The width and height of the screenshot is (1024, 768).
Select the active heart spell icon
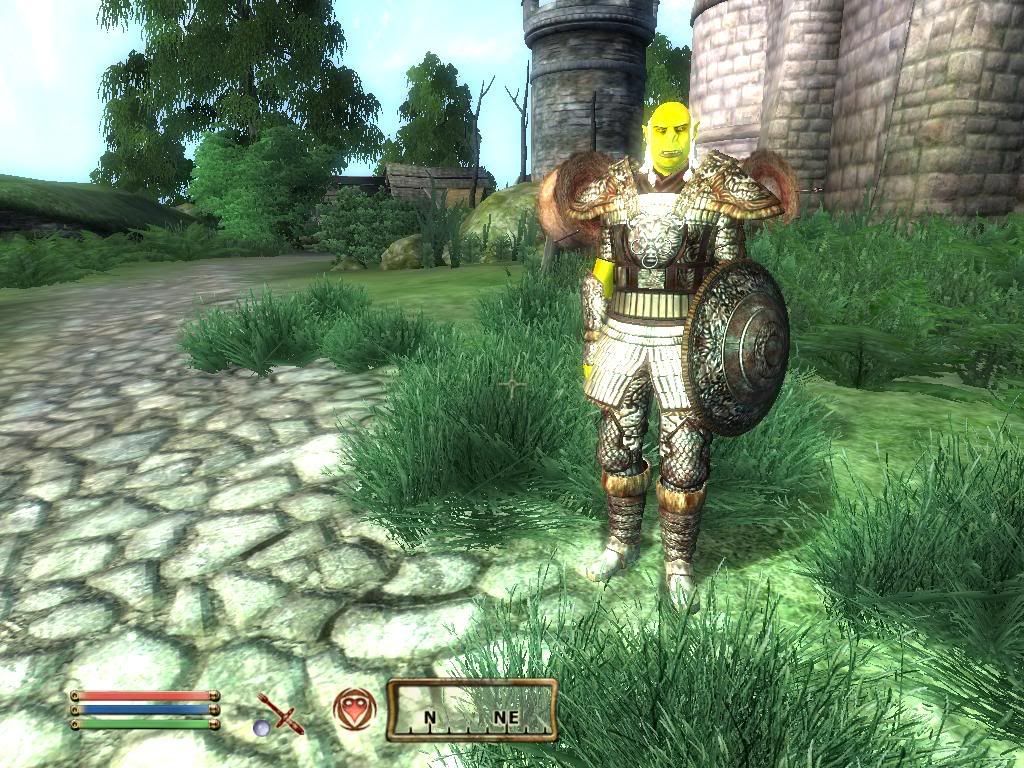(354, 708)
